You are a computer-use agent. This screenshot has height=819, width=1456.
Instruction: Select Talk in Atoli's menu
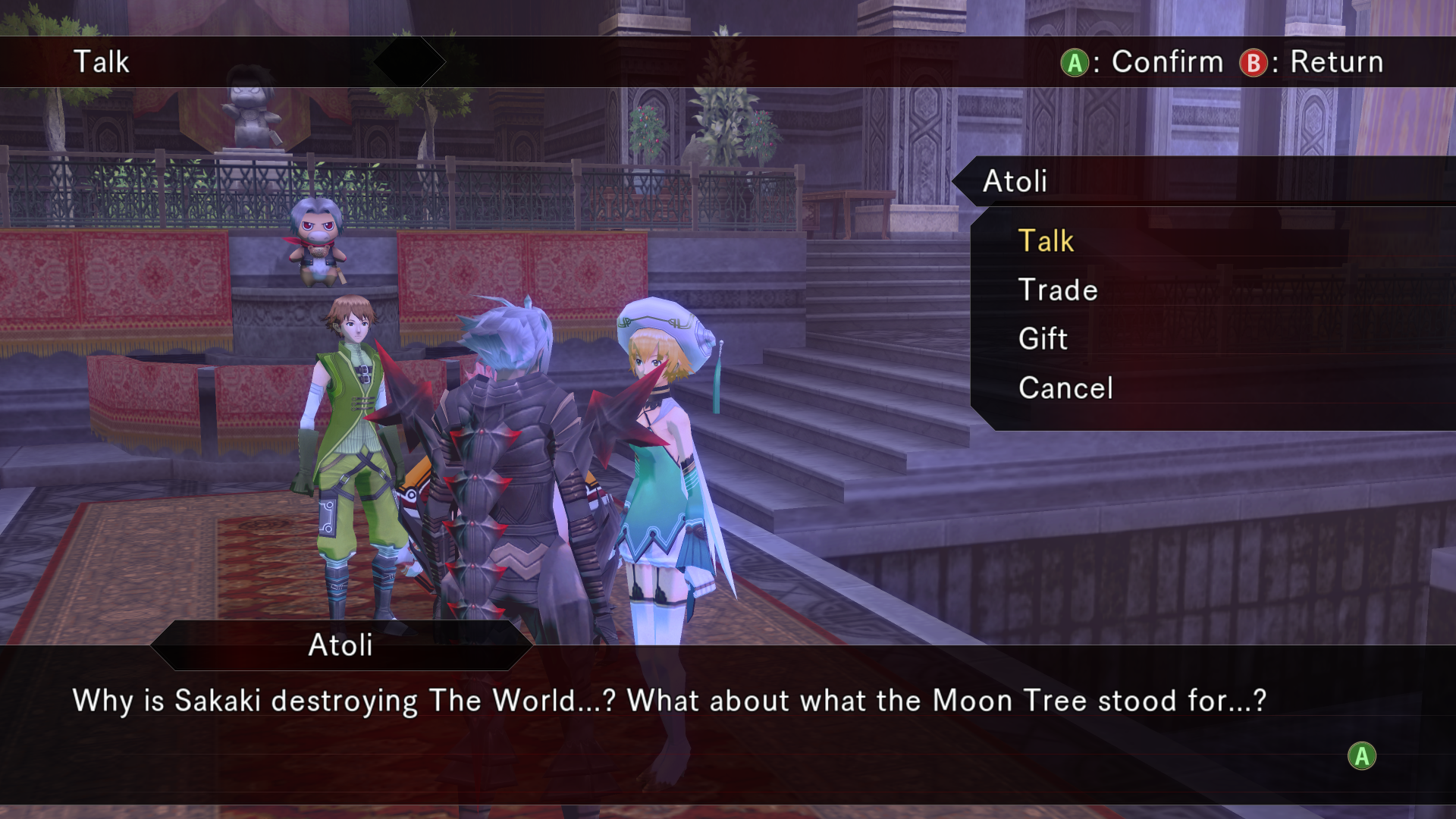pyautogui.click(x=1046, y=241)
